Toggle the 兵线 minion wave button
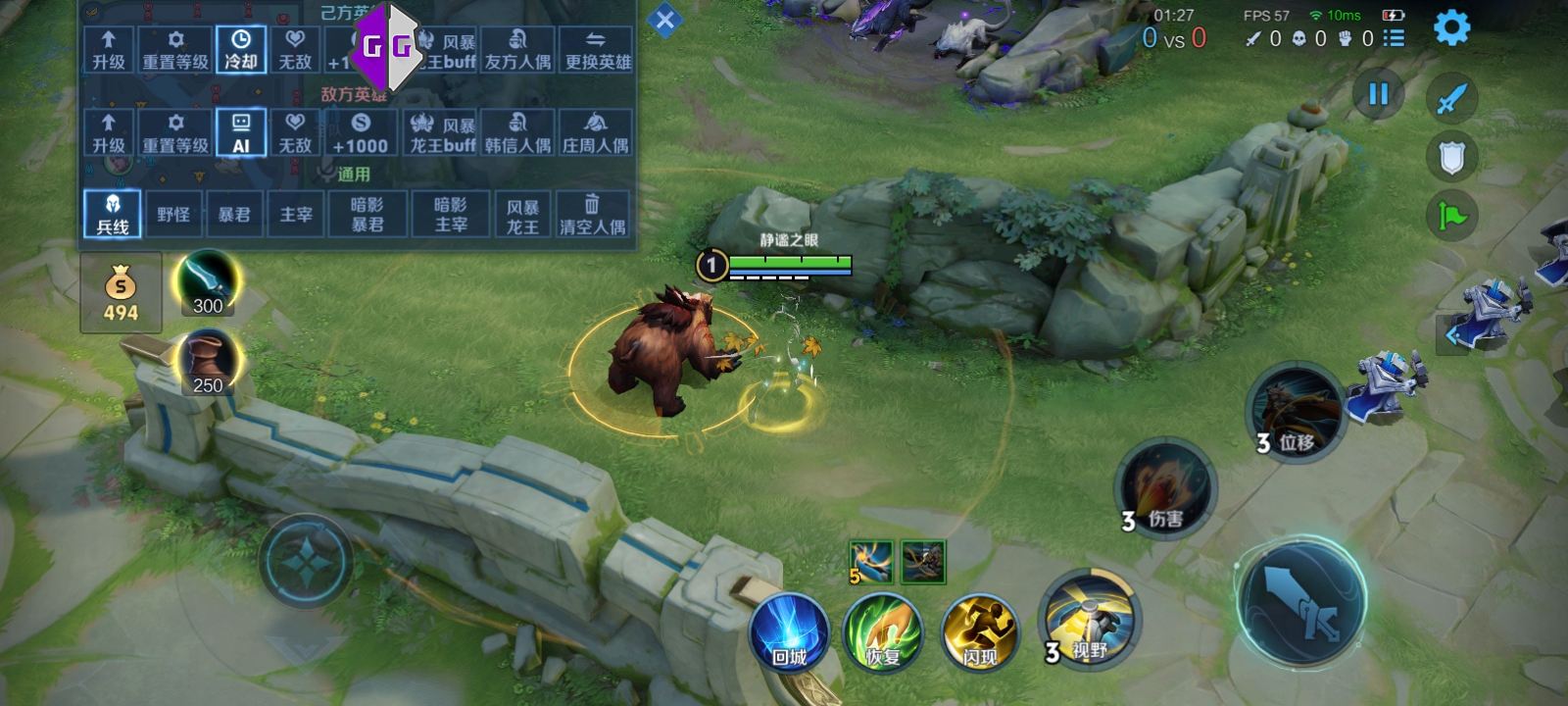The height and width of the screenshot is (706, 1568). tap(113, 214)
